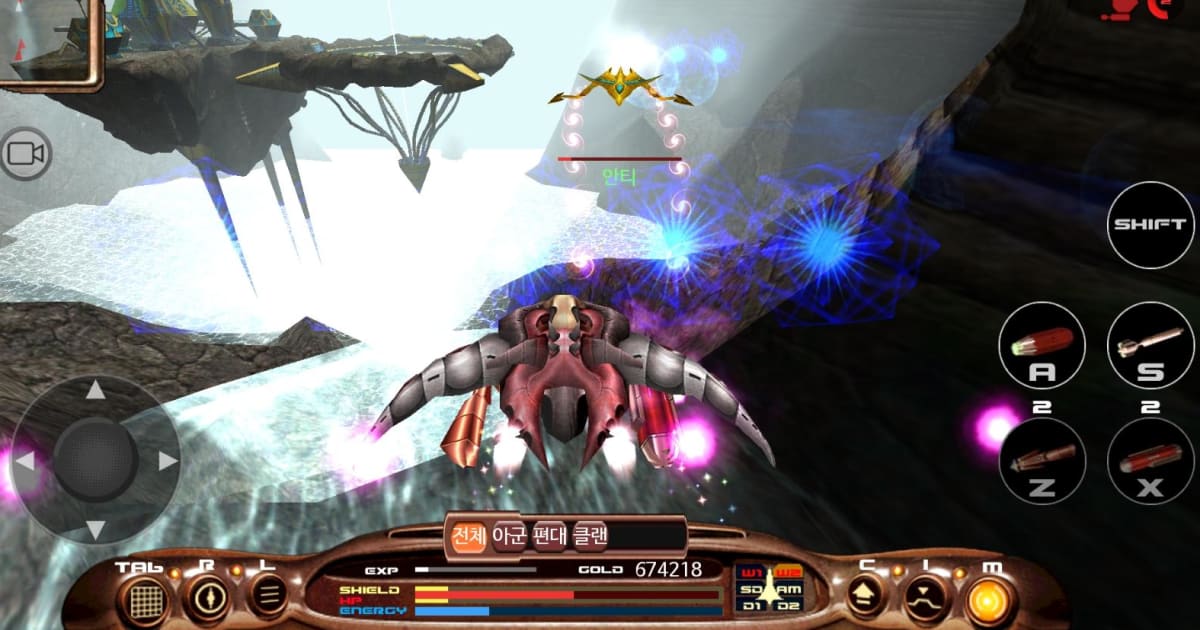This screenshot has width=1200, height=630.
Task: Open the list menu button labeled L
Action: 267,597
